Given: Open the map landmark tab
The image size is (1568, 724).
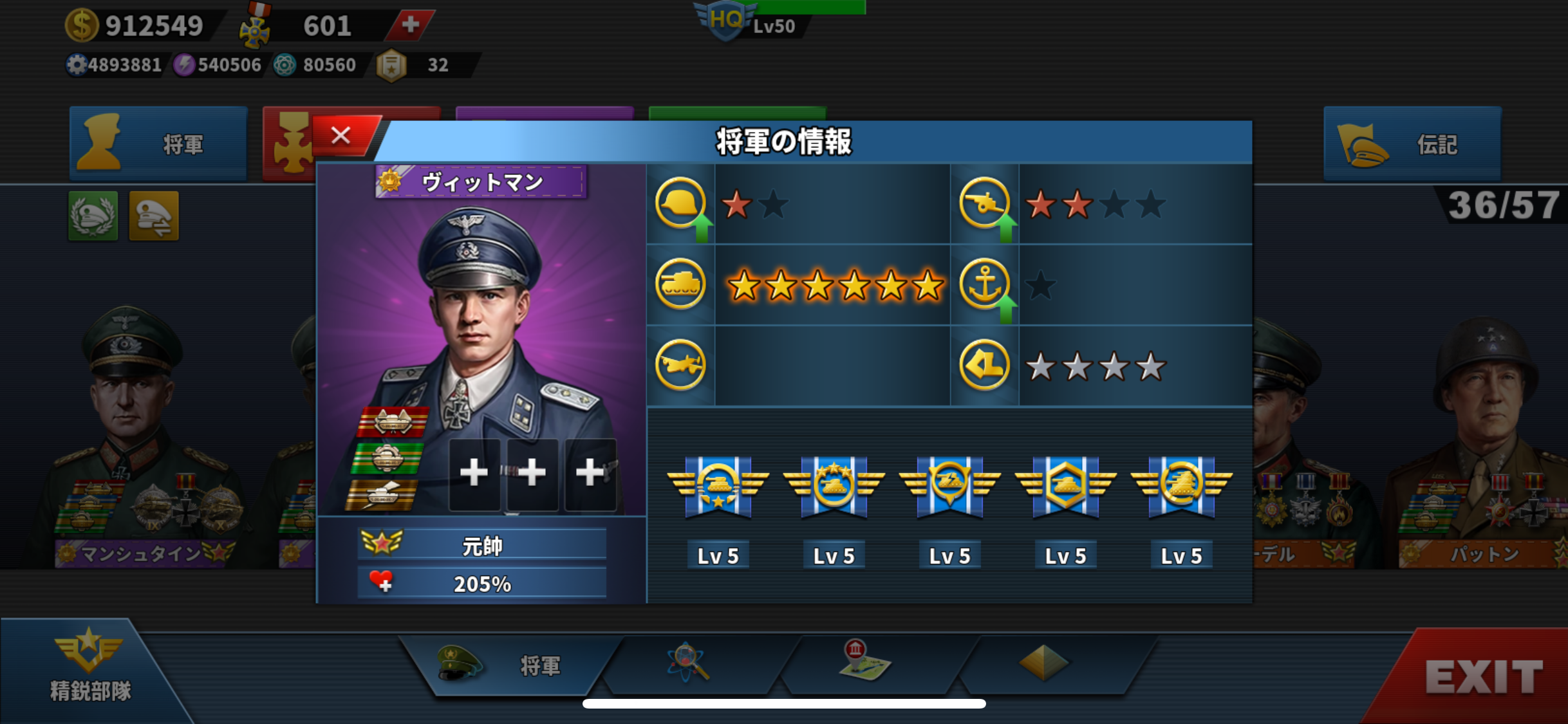Looking at the screenshot, I should pyautogui.click(x=864, y=662).
